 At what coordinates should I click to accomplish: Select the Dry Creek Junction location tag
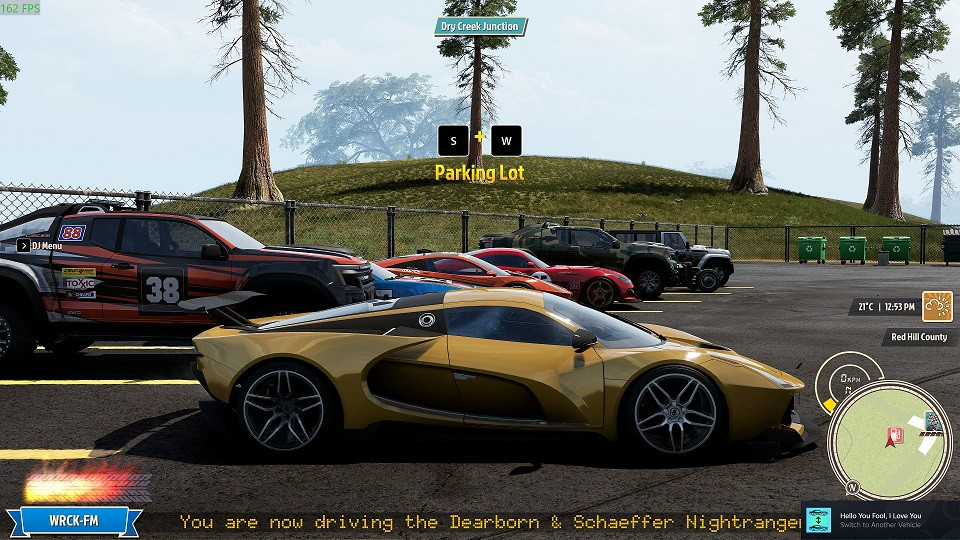[x=481, y=27]
